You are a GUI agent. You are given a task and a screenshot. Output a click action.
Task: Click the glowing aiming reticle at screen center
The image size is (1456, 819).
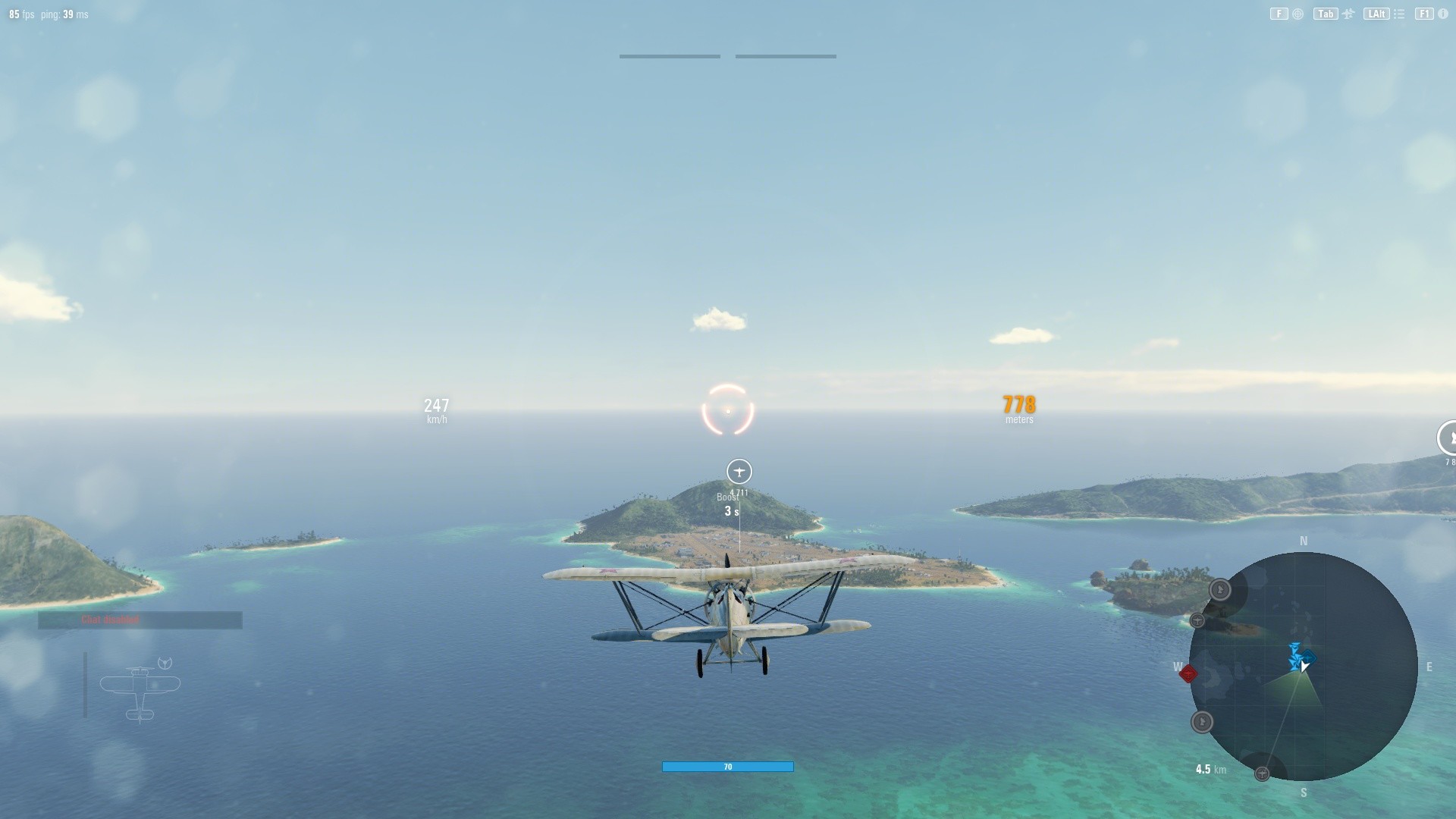coord(727,409)
